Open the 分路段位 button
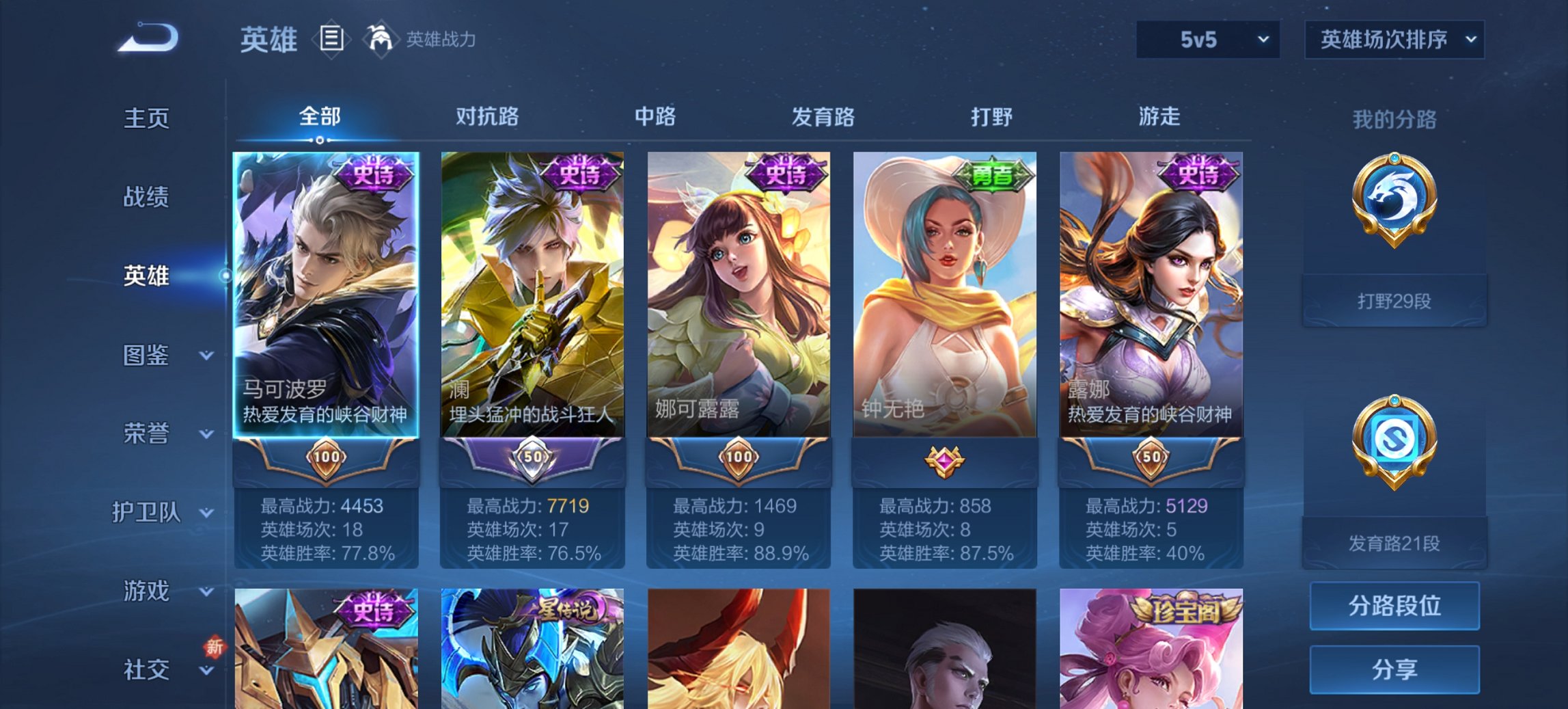This screenshot has width=1568, height=709. pos(1394,605)
